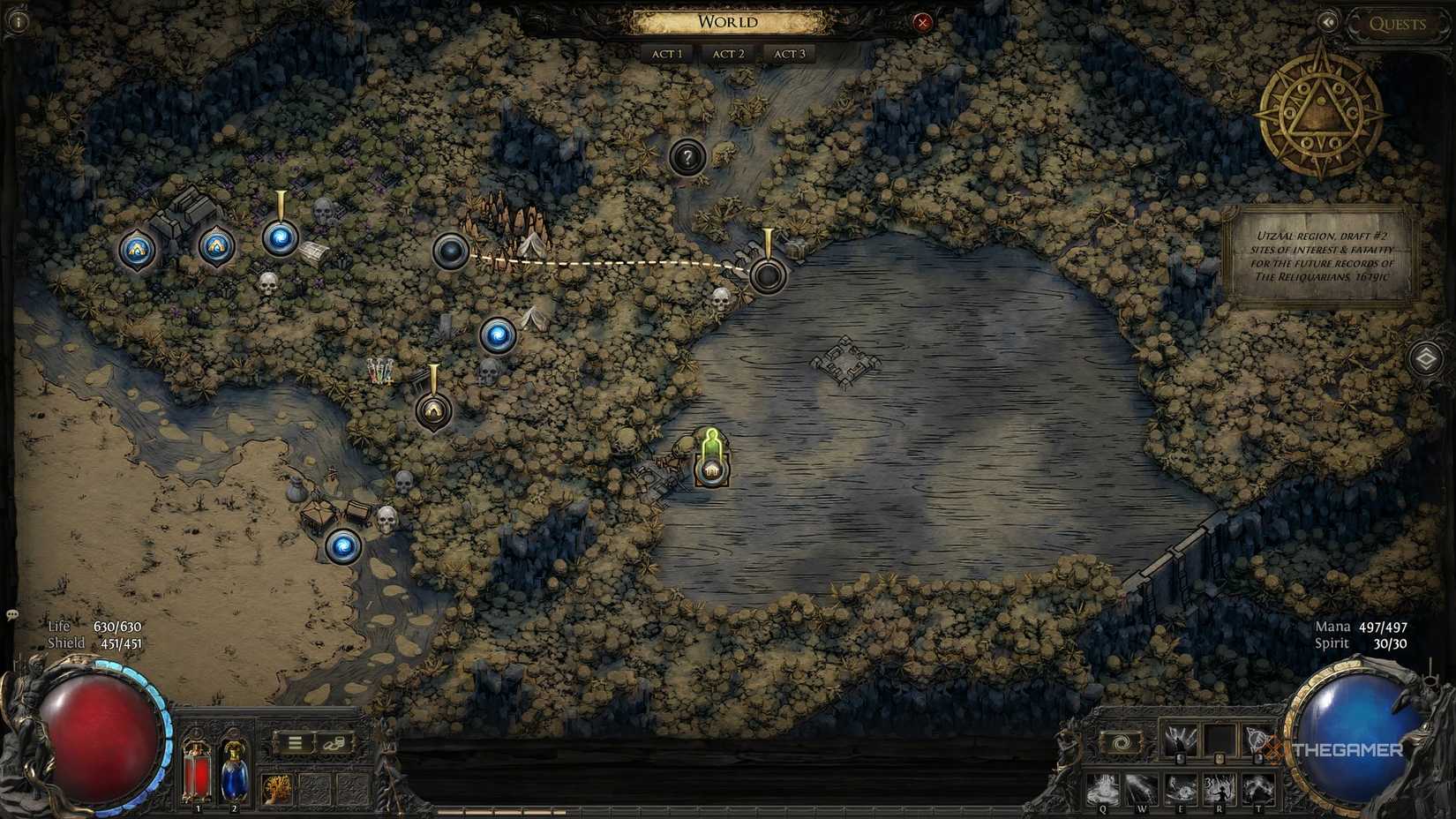Screen dimensions: 1456x819
Task: Use the life flask in slot 1
Action: click(x=197, y=773)
